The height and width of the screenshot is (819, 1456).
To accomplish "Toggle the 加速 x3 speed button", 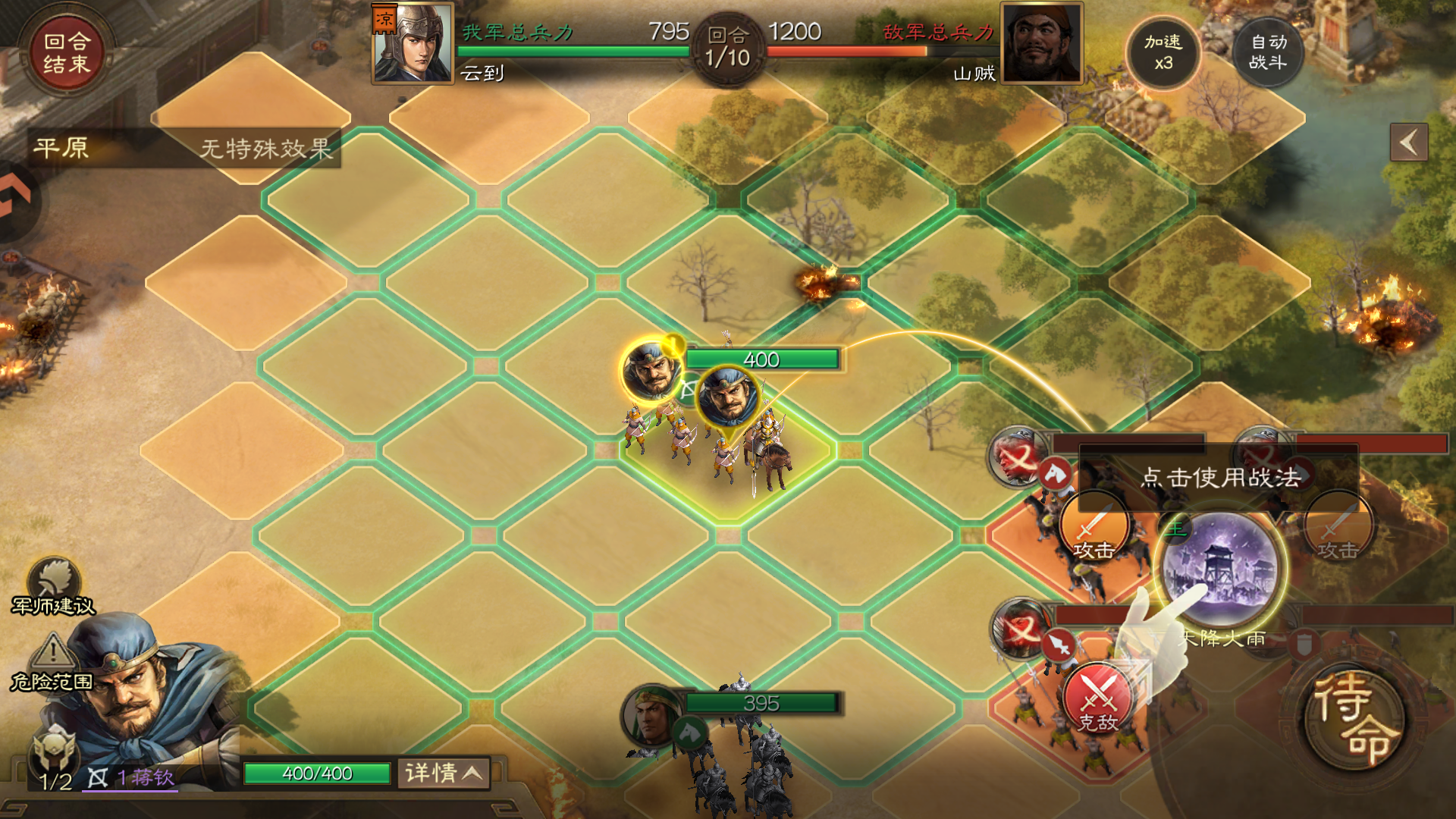I will pyautogui.click(x=1163, y=52).
